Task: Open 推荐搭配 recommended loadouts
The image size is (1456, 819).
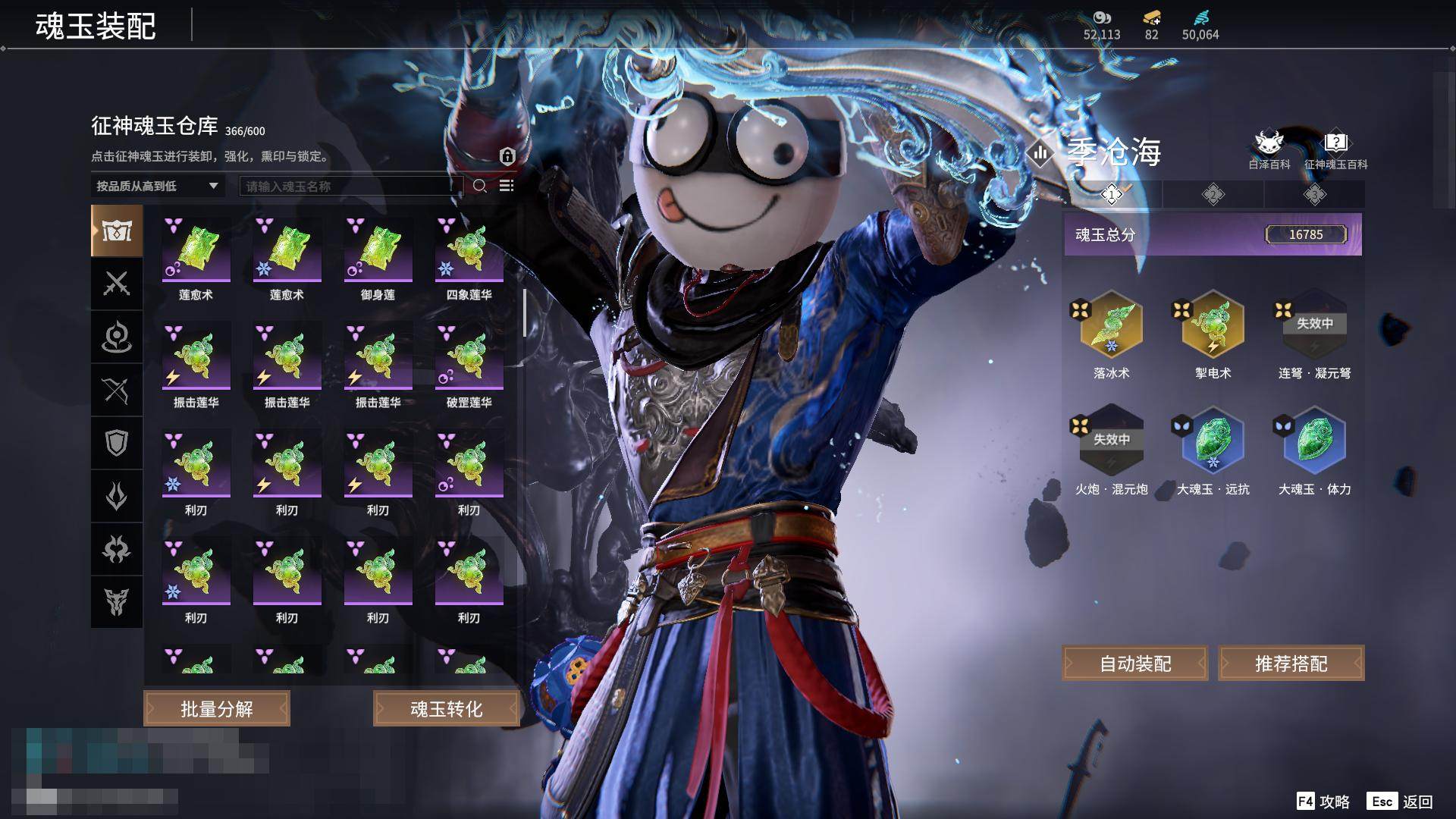Action: click(x=1291, y=664)
